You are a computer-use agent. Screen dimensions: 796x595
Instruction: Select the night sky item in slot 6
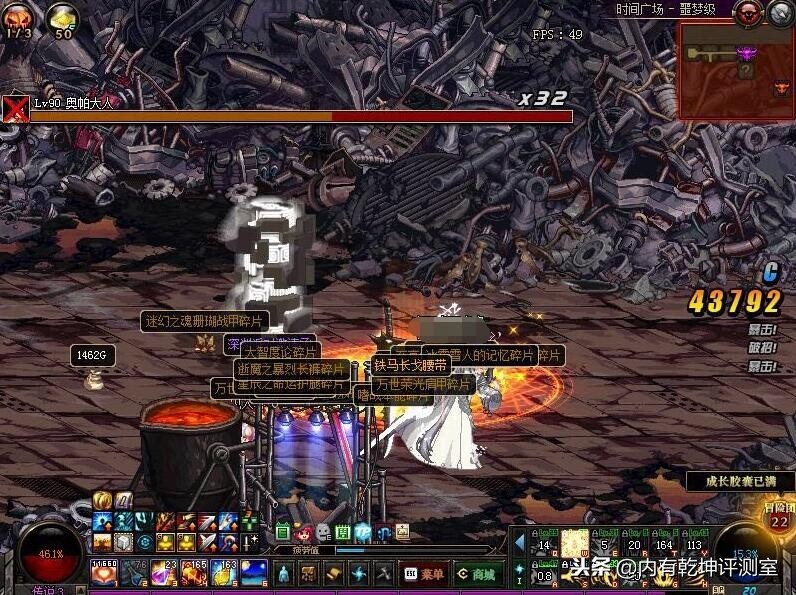pos(254,573)
